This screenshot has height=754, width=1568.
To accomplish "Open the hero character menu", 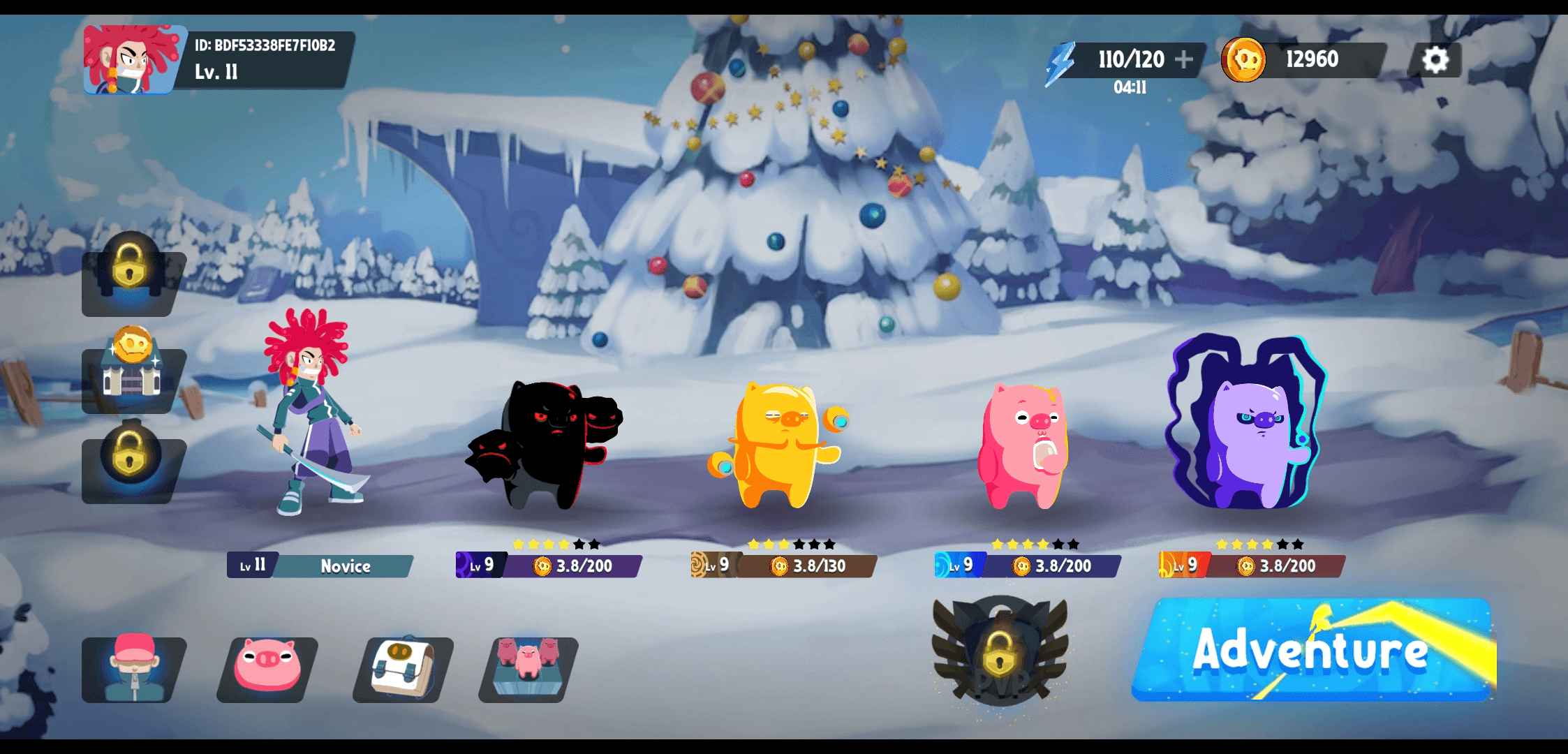I will click(133, 669).
